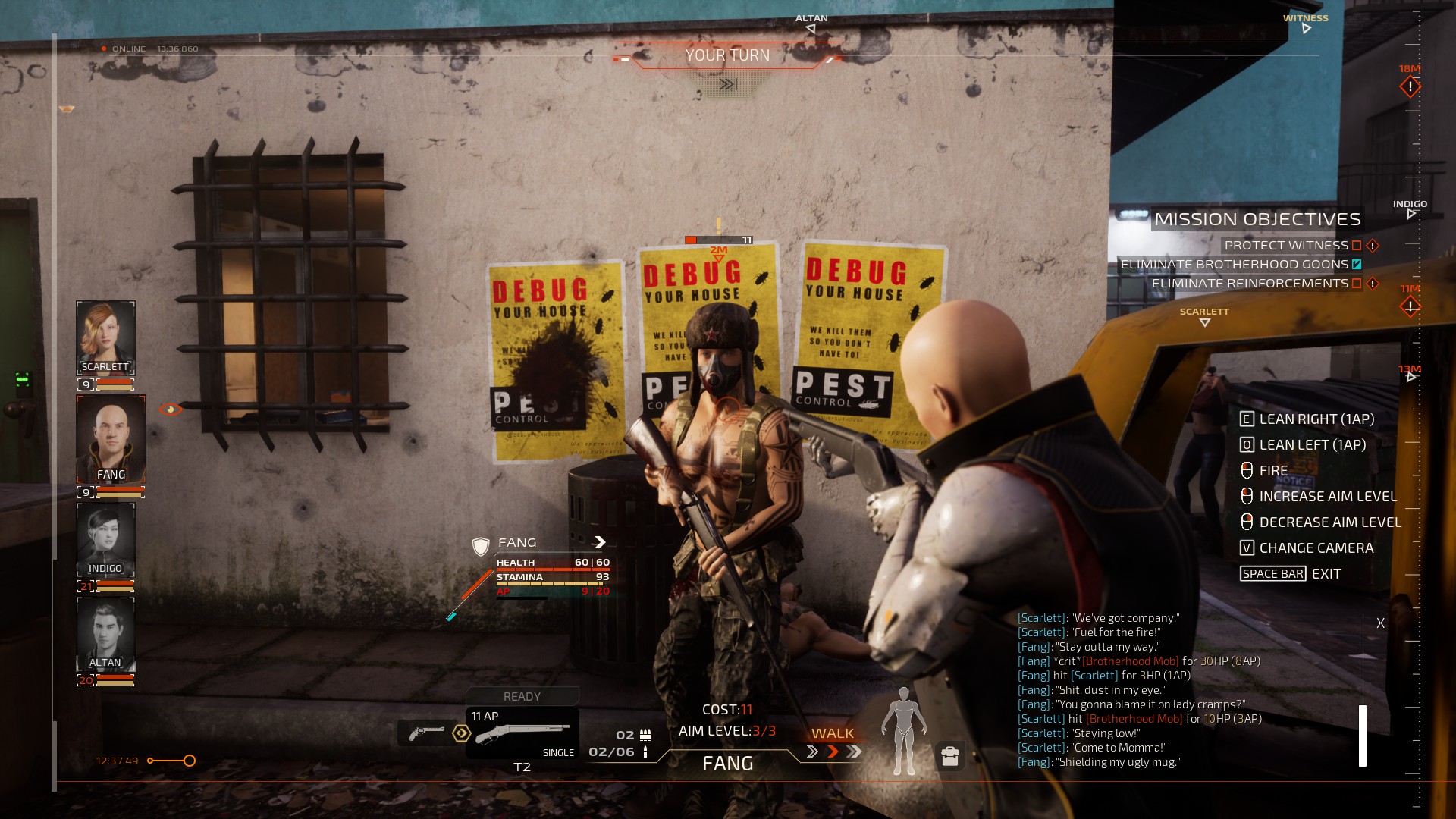This screenshot has height=819, width=1456.
Task: Click the body silhouette status figure
Action: [x=903, y=730]
